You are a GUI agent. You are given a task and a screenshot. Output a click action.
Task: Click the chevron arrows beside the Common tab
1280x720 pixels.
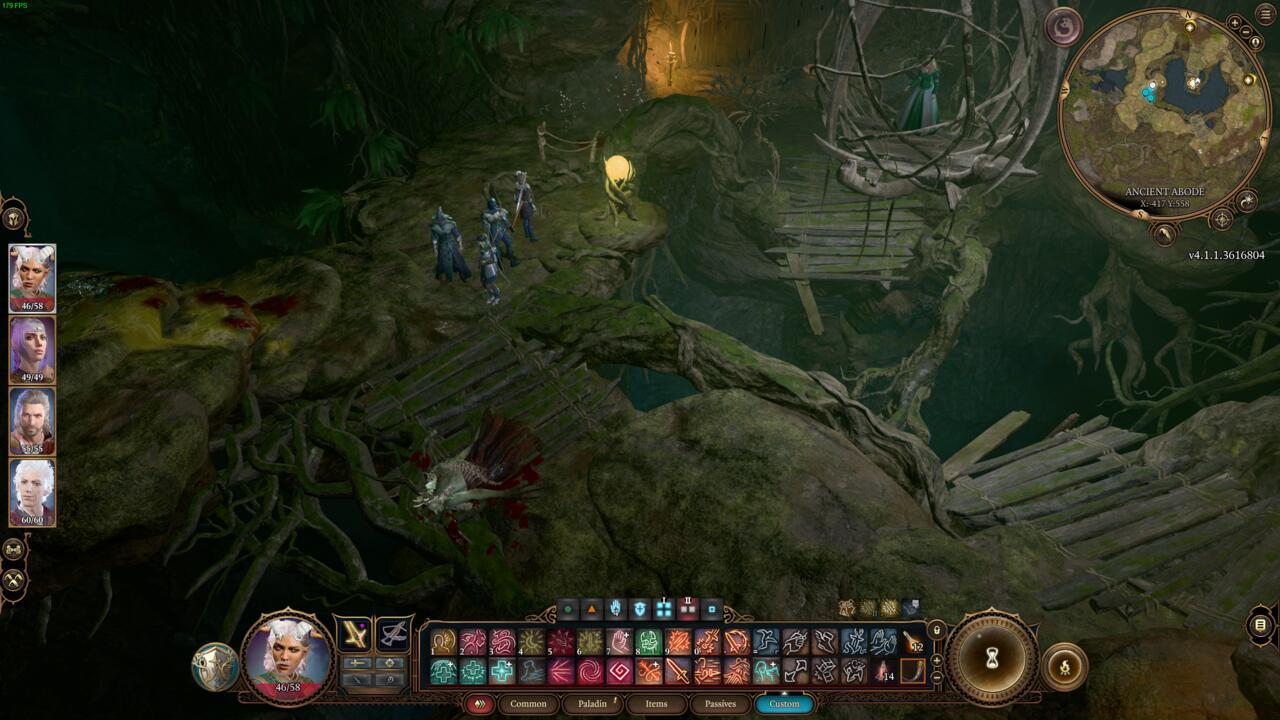point(479,703)
